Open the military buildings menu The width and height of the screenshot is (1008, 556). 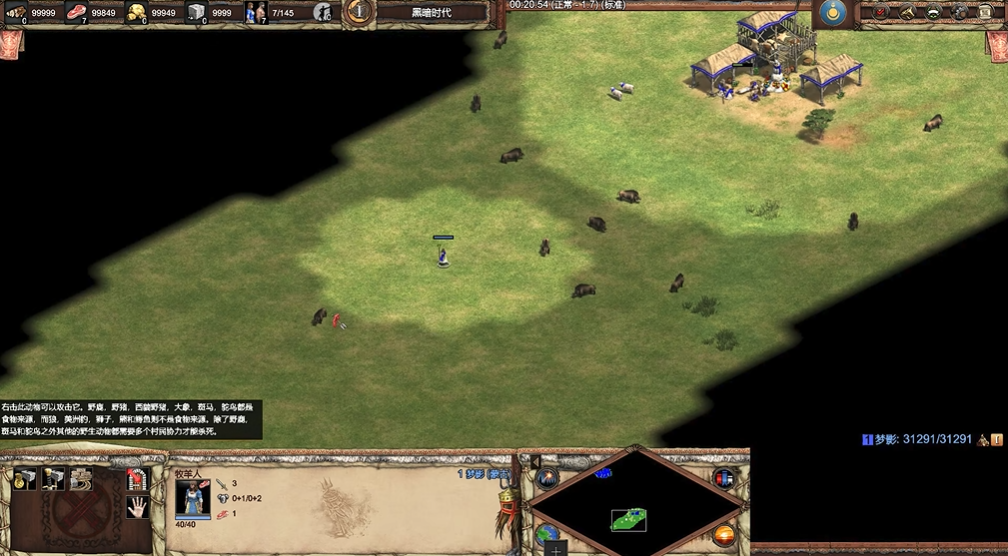(53, 477)
